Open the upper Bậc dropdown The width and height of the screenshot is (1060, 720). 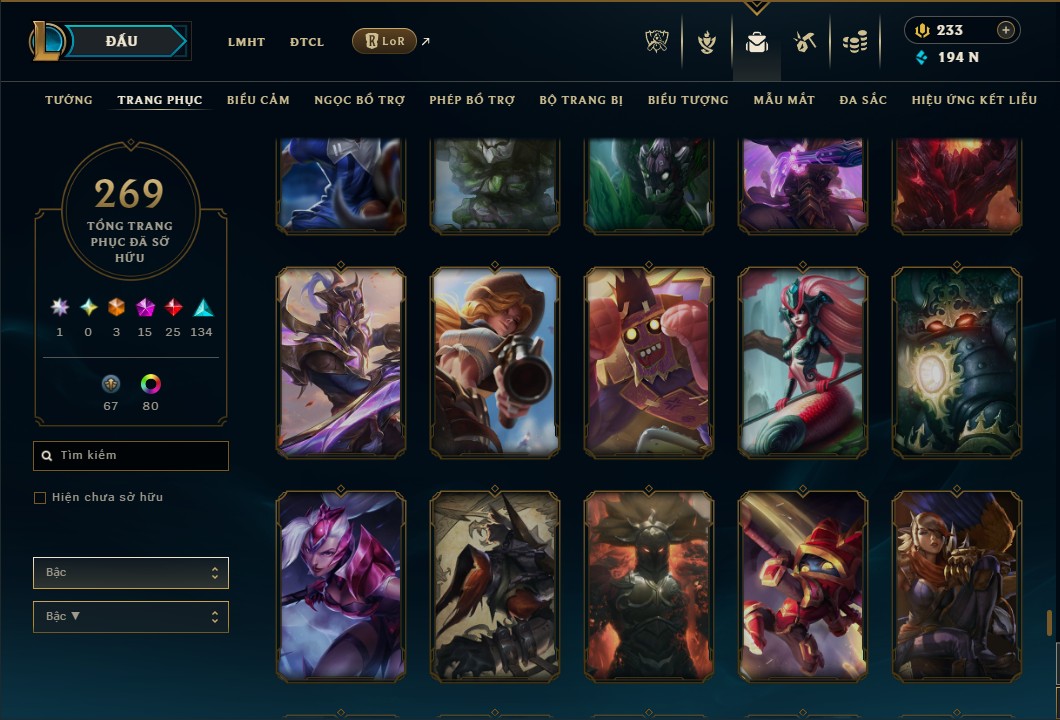(x=131, y=573)
